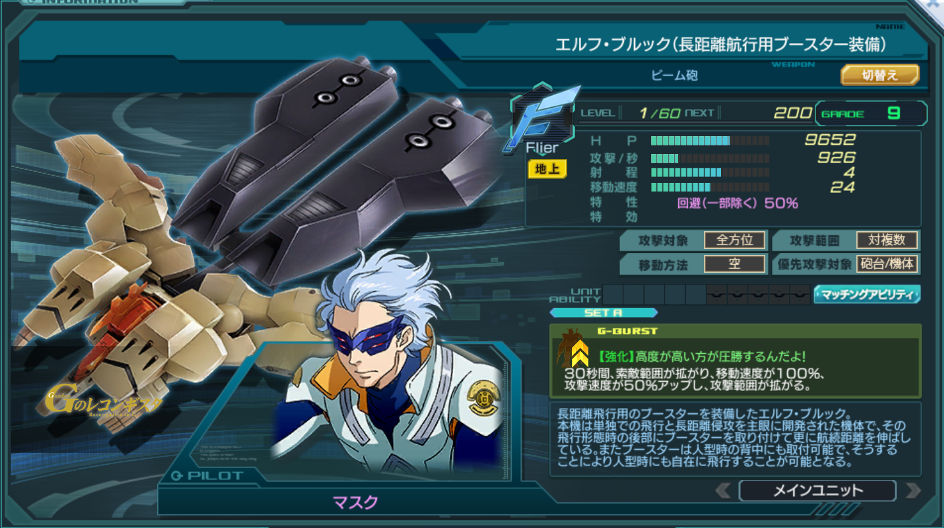The width and height of the screenshot is (944, 528).
Task: Select the メインユニット button
Action: tap(816, 490)
